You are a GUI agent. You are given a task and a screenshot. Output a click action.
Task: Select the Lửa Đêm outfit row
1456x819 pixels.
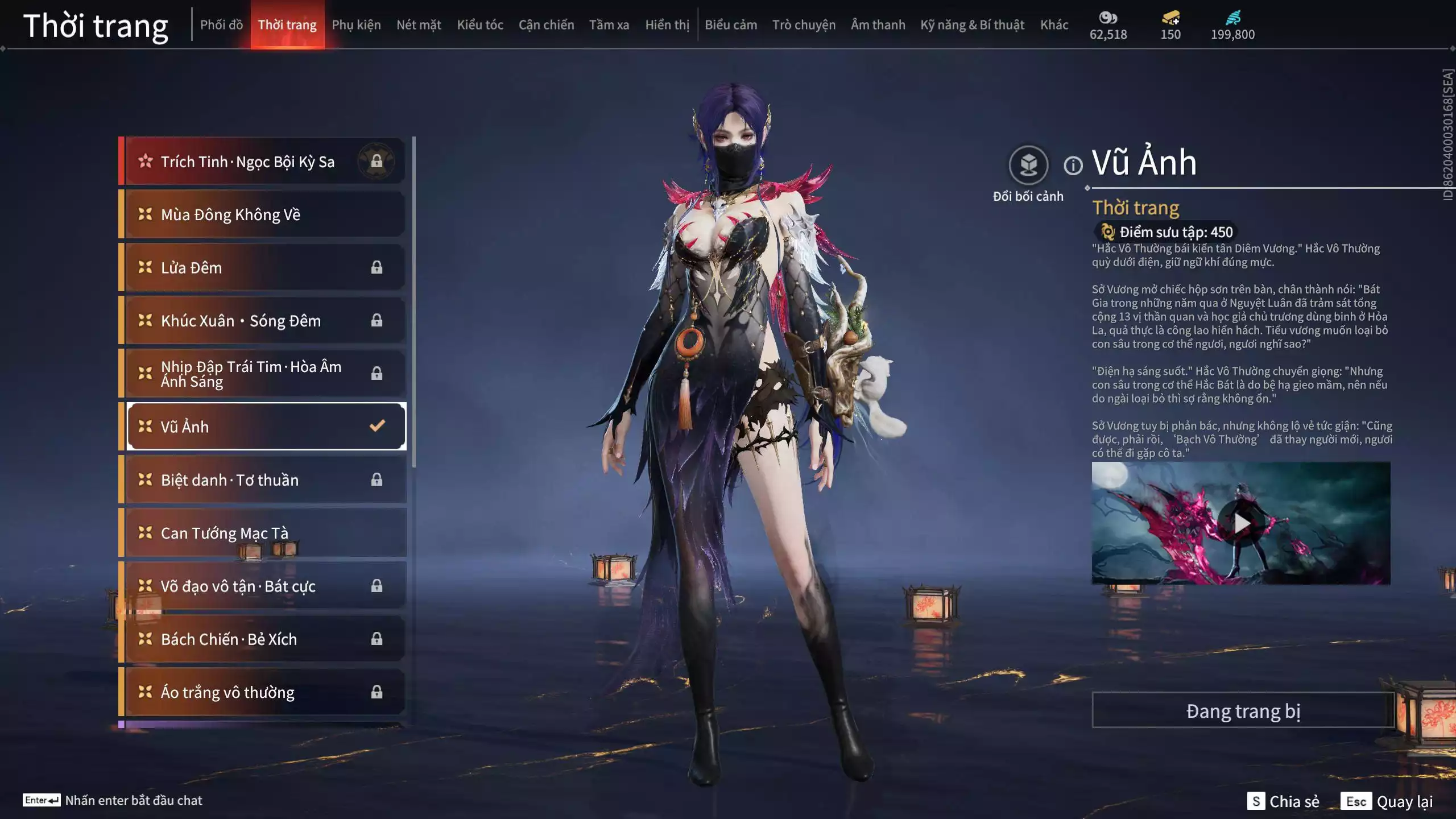(264, 267)
